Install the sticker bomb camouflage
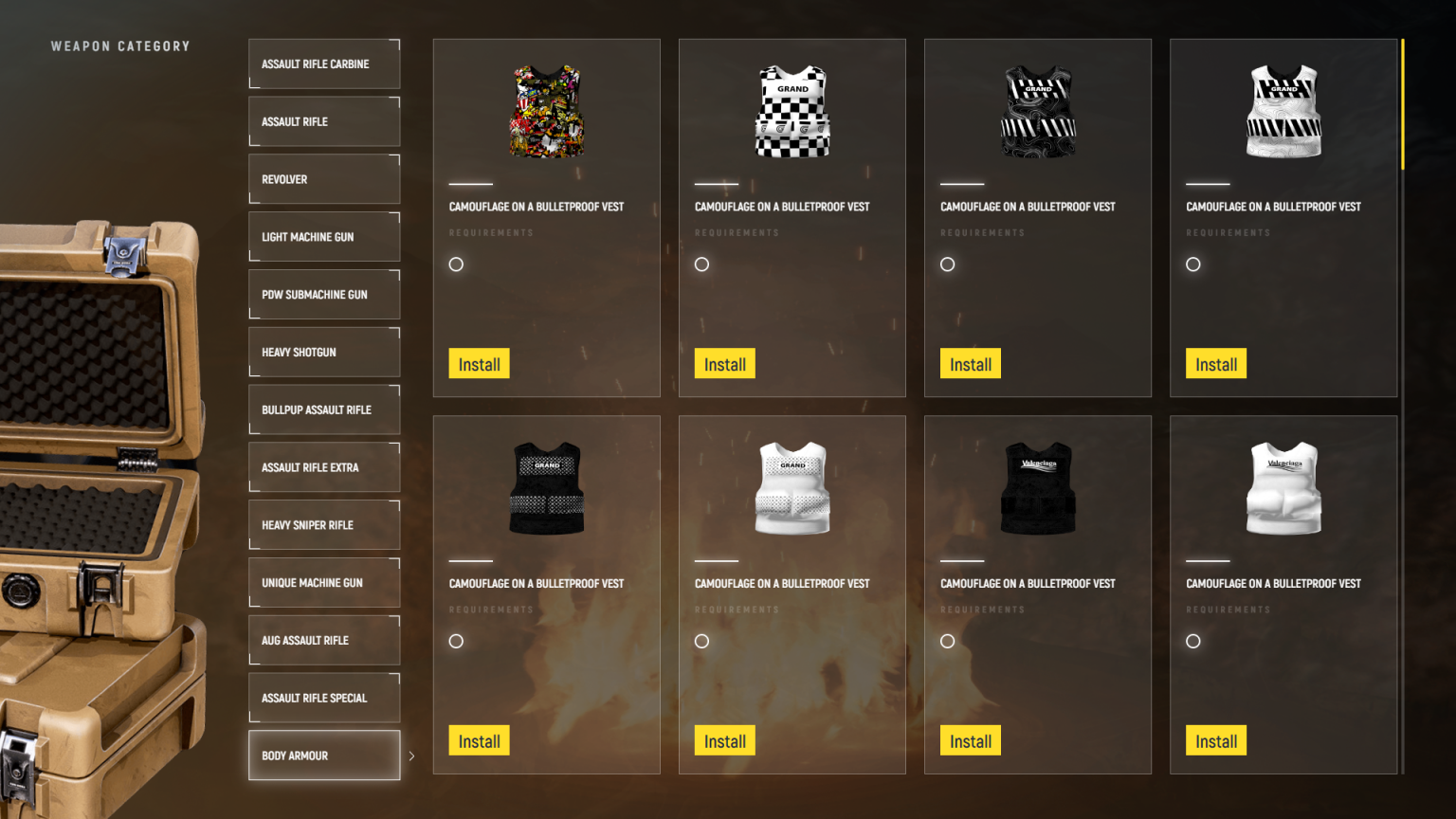The image size is (1456, 819). coord(479,363)
